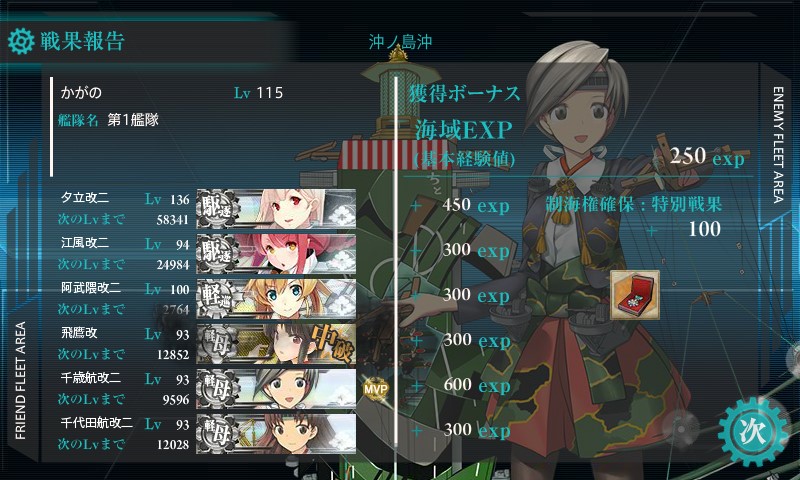800x480 pixels.
Task: Click the medal box reward icon
Action: [635, 295]
